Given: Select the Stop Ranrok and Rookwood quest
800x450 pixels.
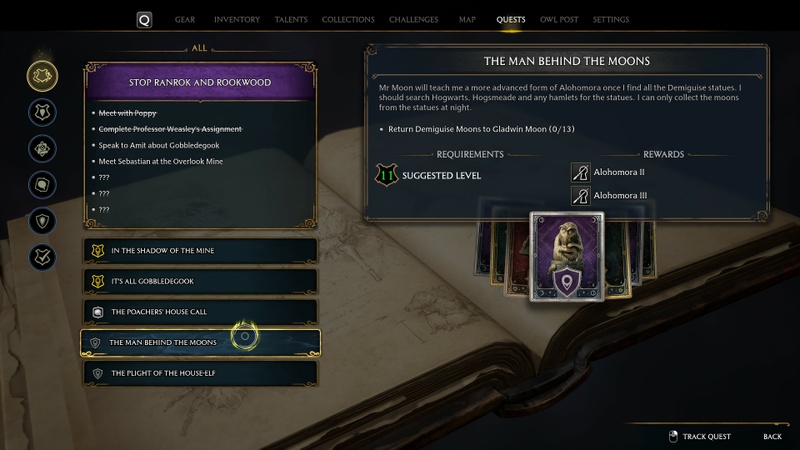Looking at the screenshot, I should pyautogui.click(x=201, y=81).
